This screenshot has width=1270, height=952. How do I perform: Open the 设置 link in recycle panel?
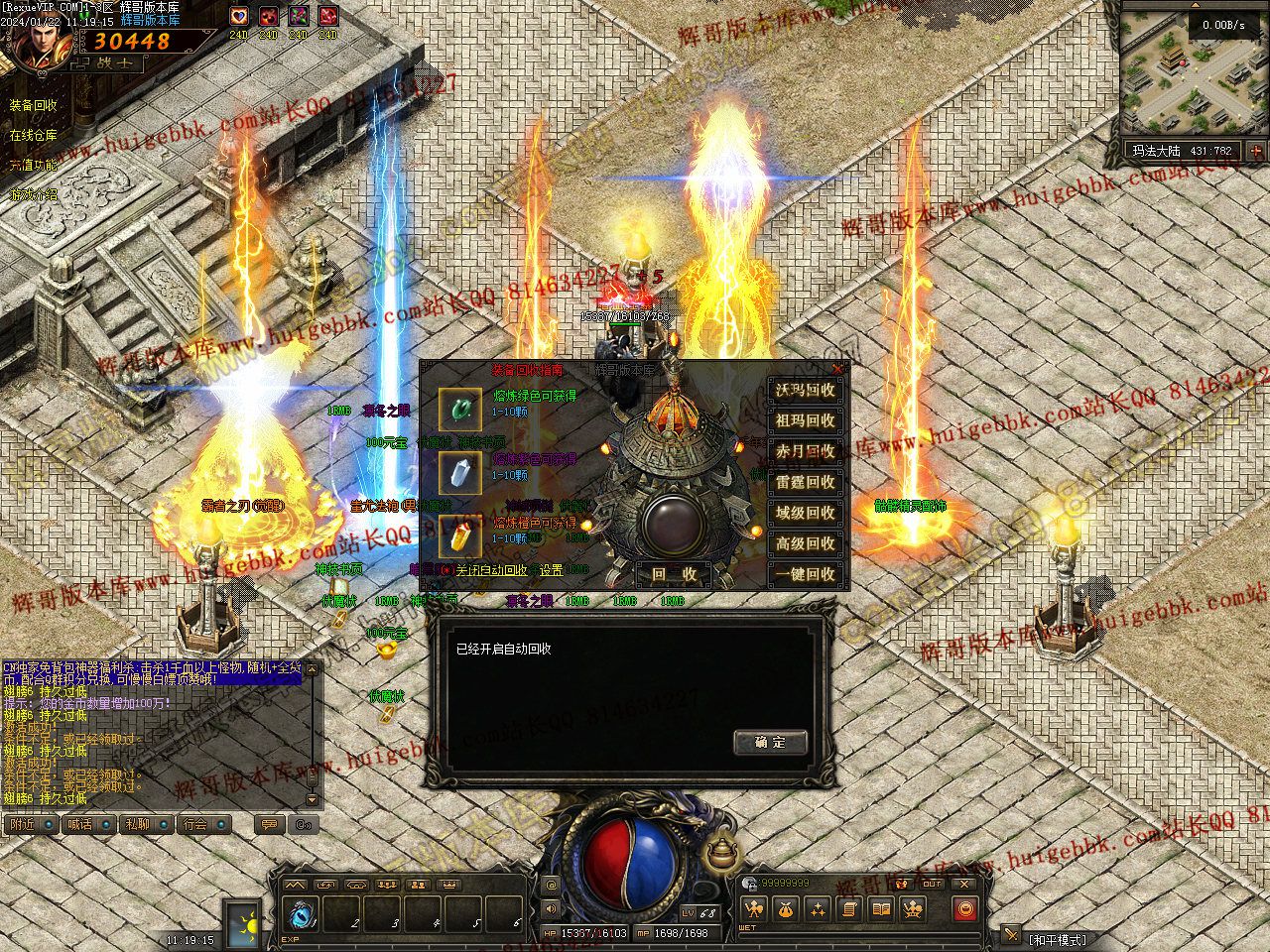pyautogui.click(x=551, y=570)
